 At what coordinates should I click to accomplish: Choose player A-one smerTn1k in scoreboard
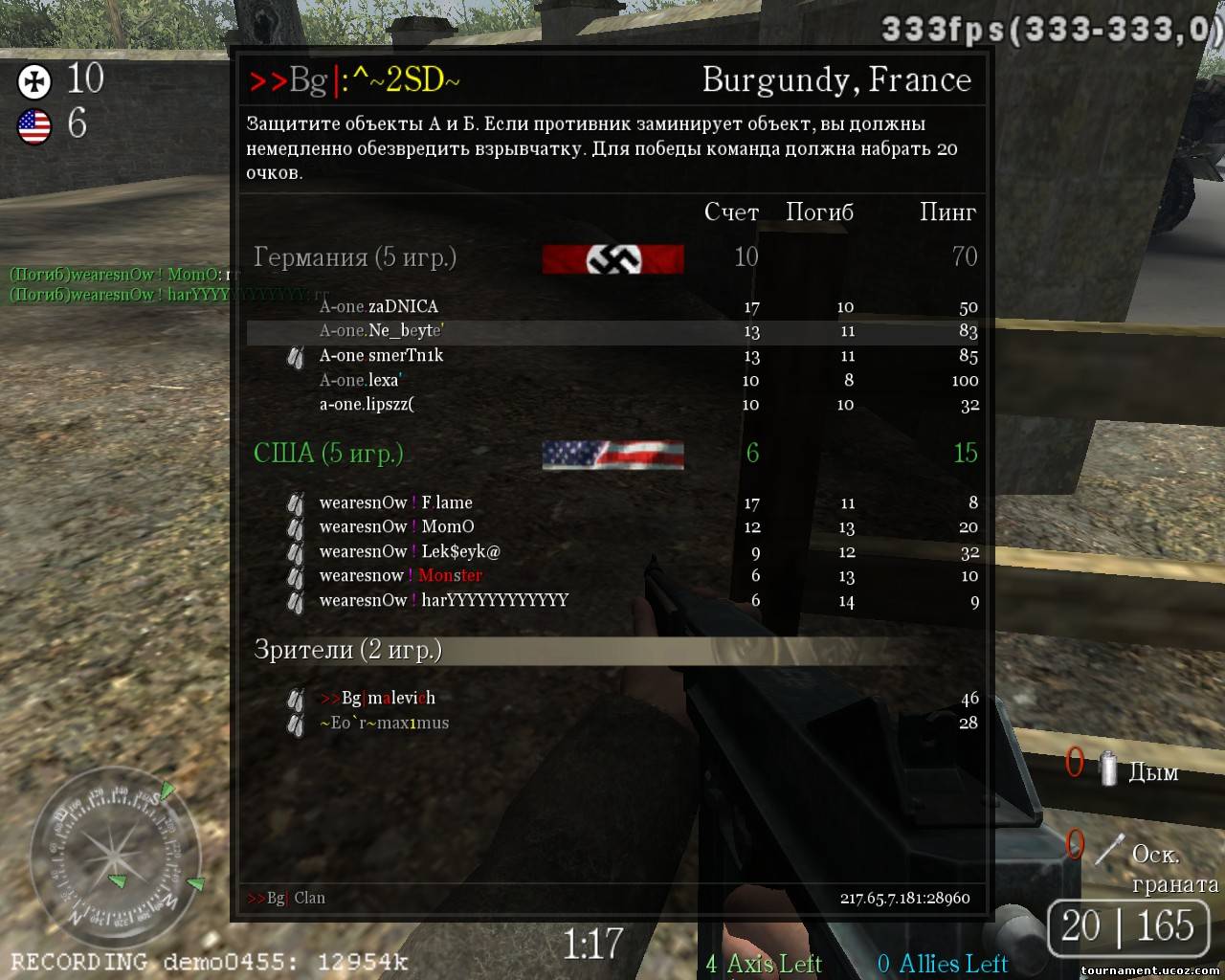pyautogui.click(x=381, y=356)
